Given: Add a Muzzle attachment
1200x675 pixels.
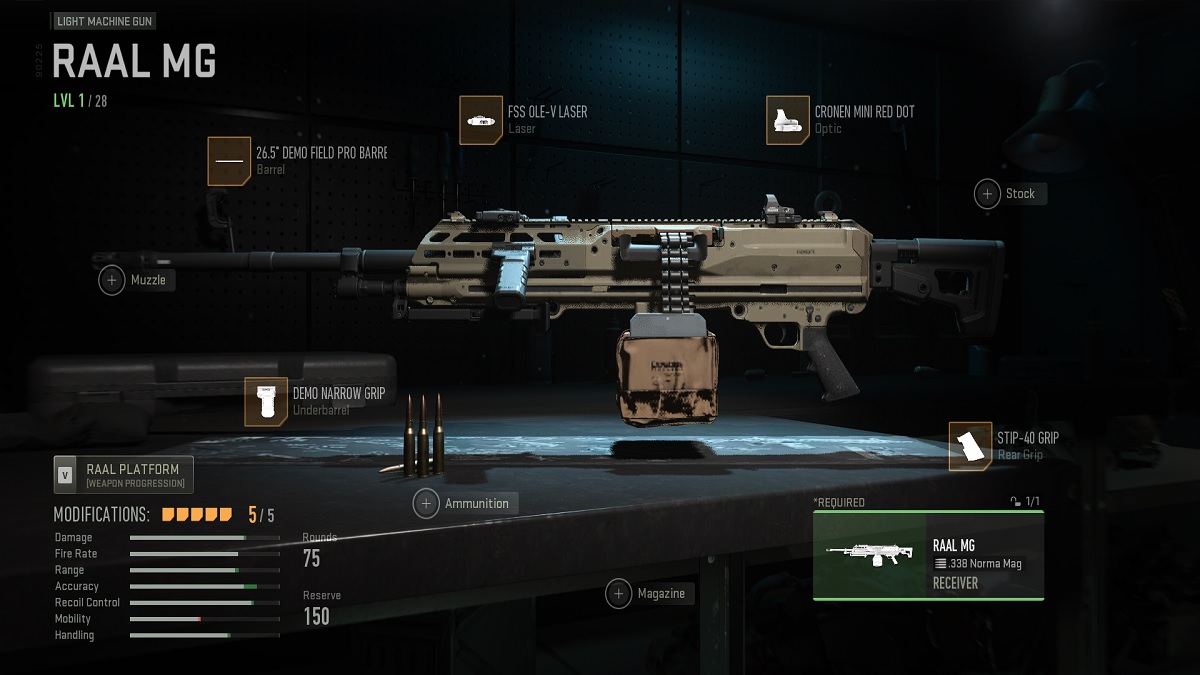Looking at the screenshot, I should (112, 281).
